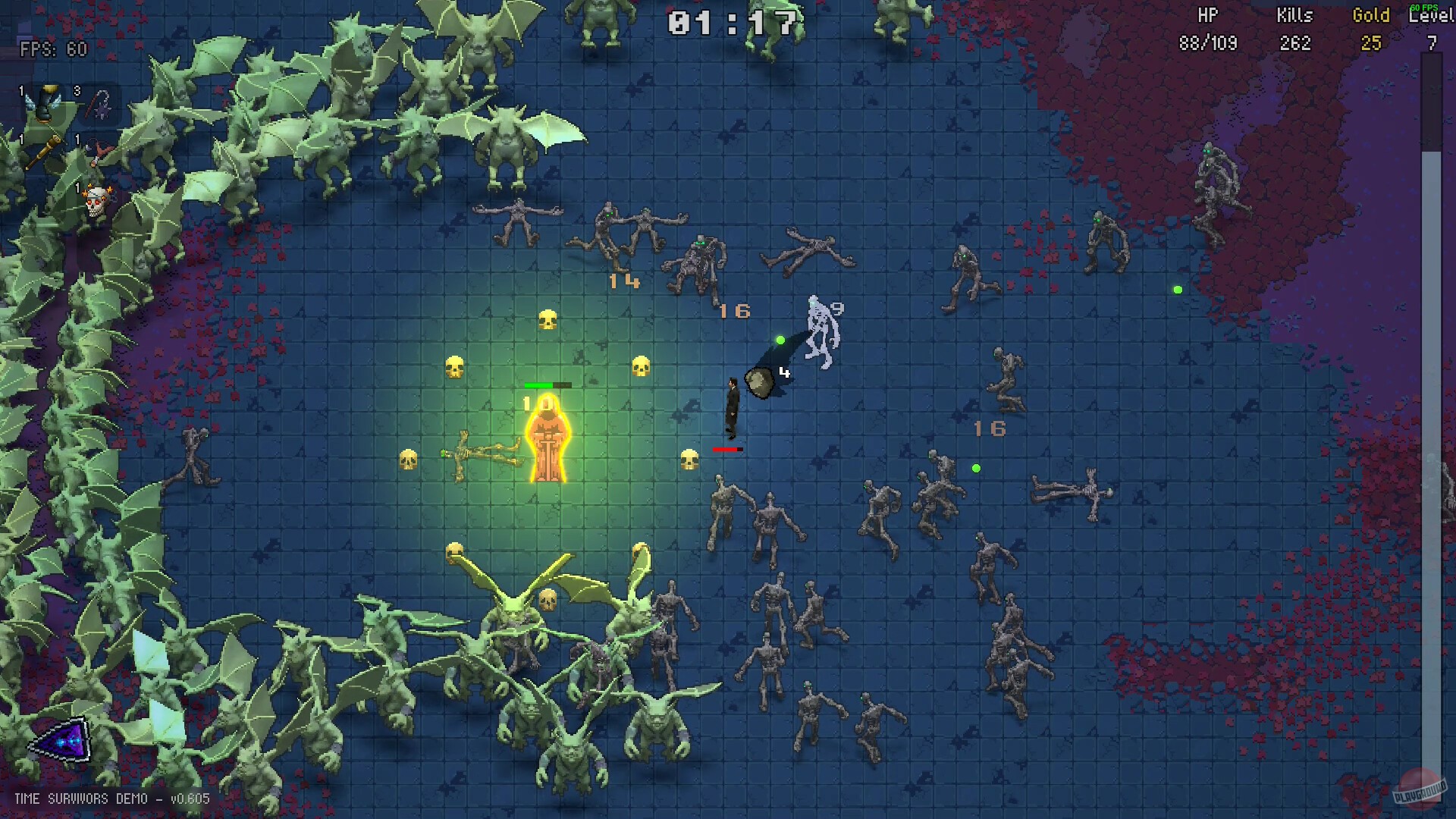Image resolution: width=1456 pixels, height=819 pixels.
Task: Click the glowing priest character
Action: [548, 440]
